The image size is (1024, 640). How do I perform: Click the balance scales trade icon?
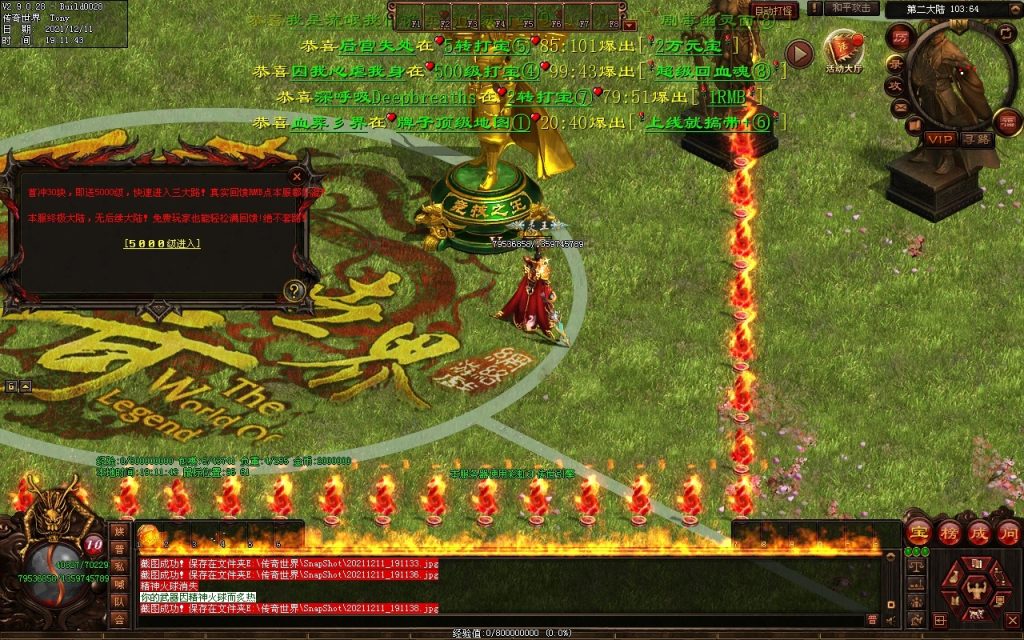[915, 566]
